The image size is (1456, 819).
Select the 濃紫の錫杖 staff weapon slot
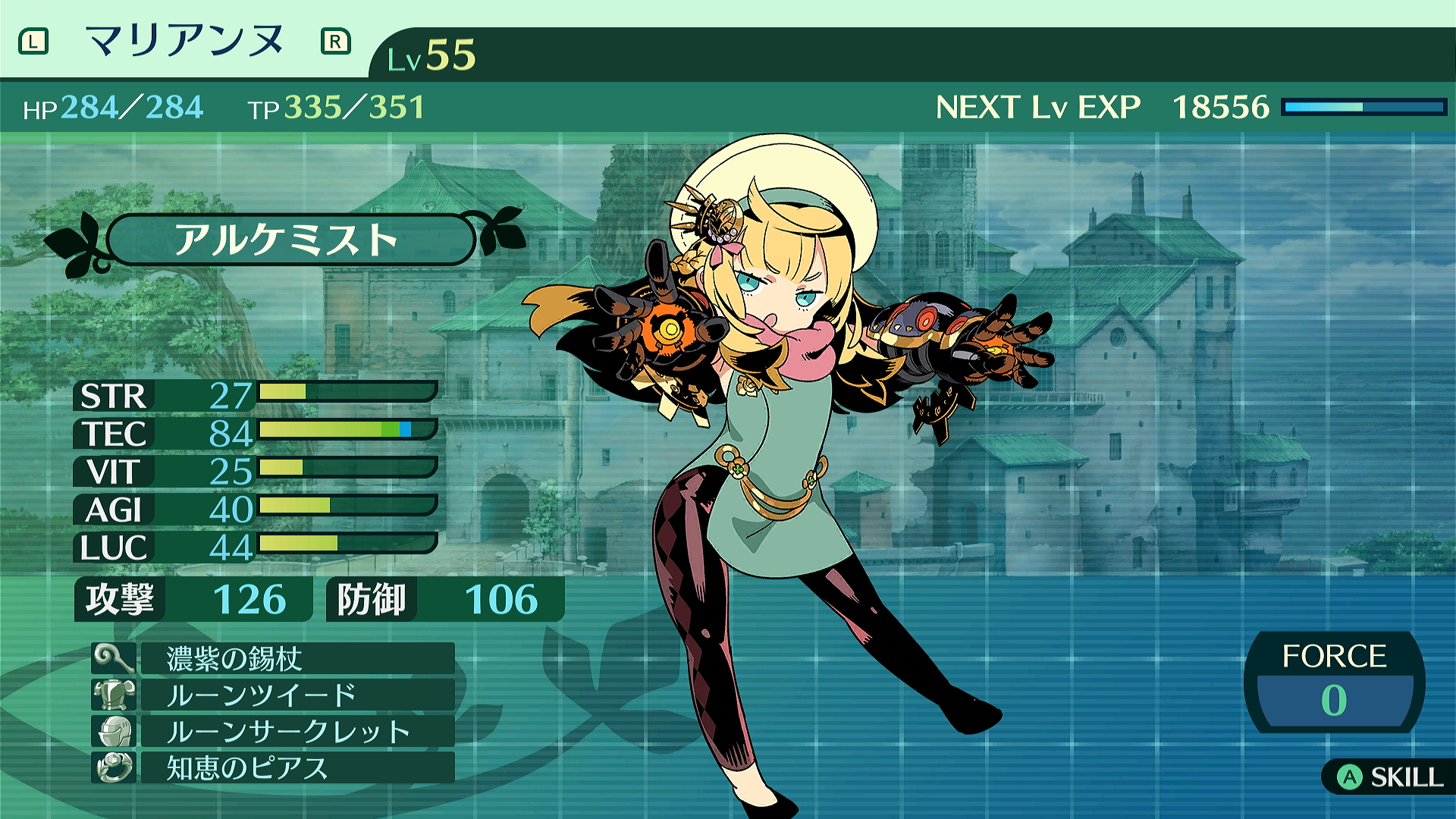pyautogui.click(x=296, y=658)
